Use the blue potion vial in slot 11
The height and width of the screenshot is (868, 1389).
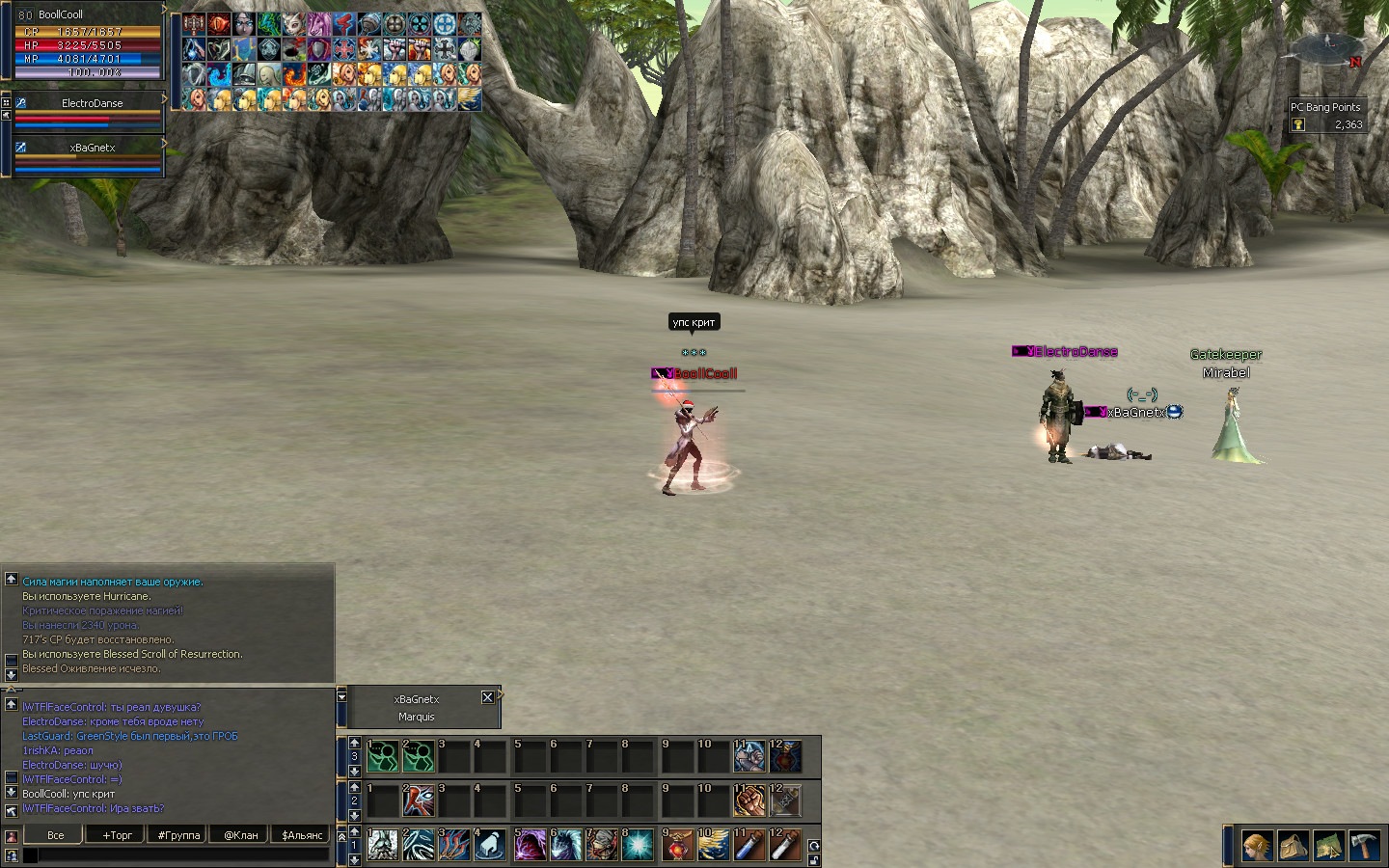click(749, 846)
